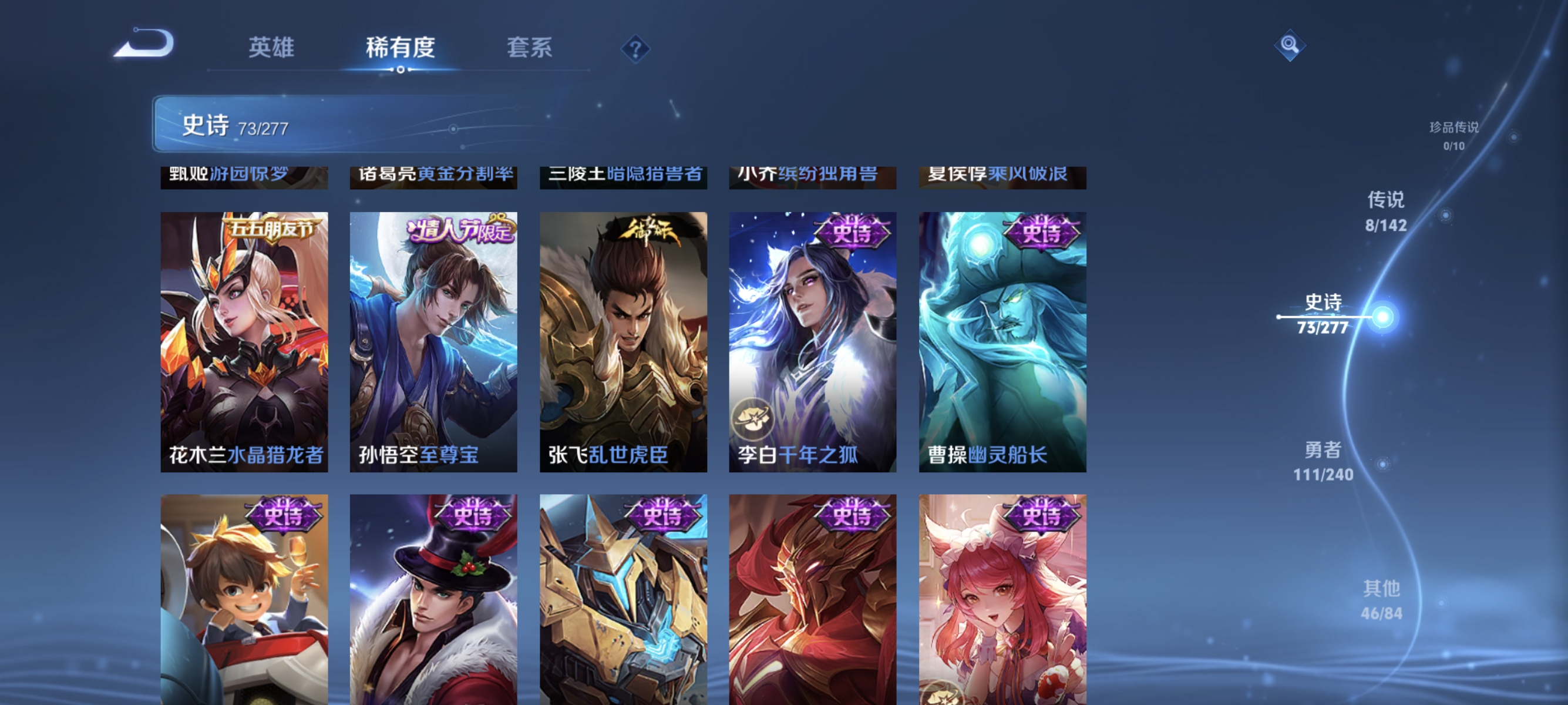
Task: Select the 曹操幽灵船长 skin
Action: [x=1002, y=341]
